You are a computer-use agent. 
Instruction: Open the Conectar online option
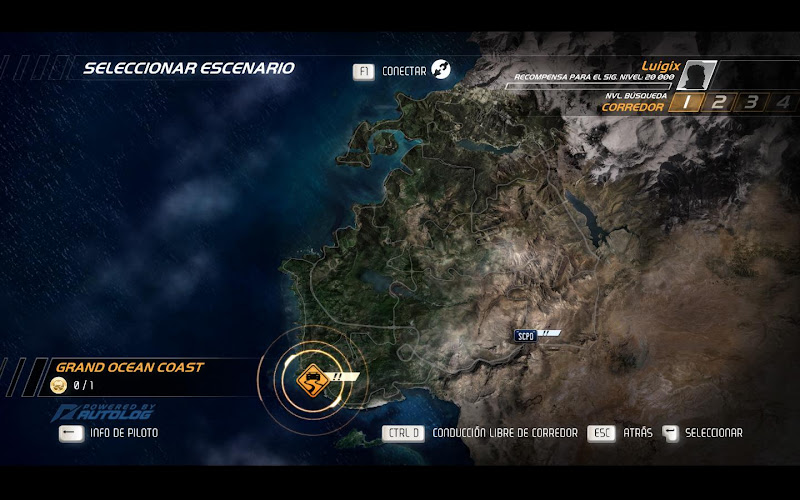(x=403, y=71)
